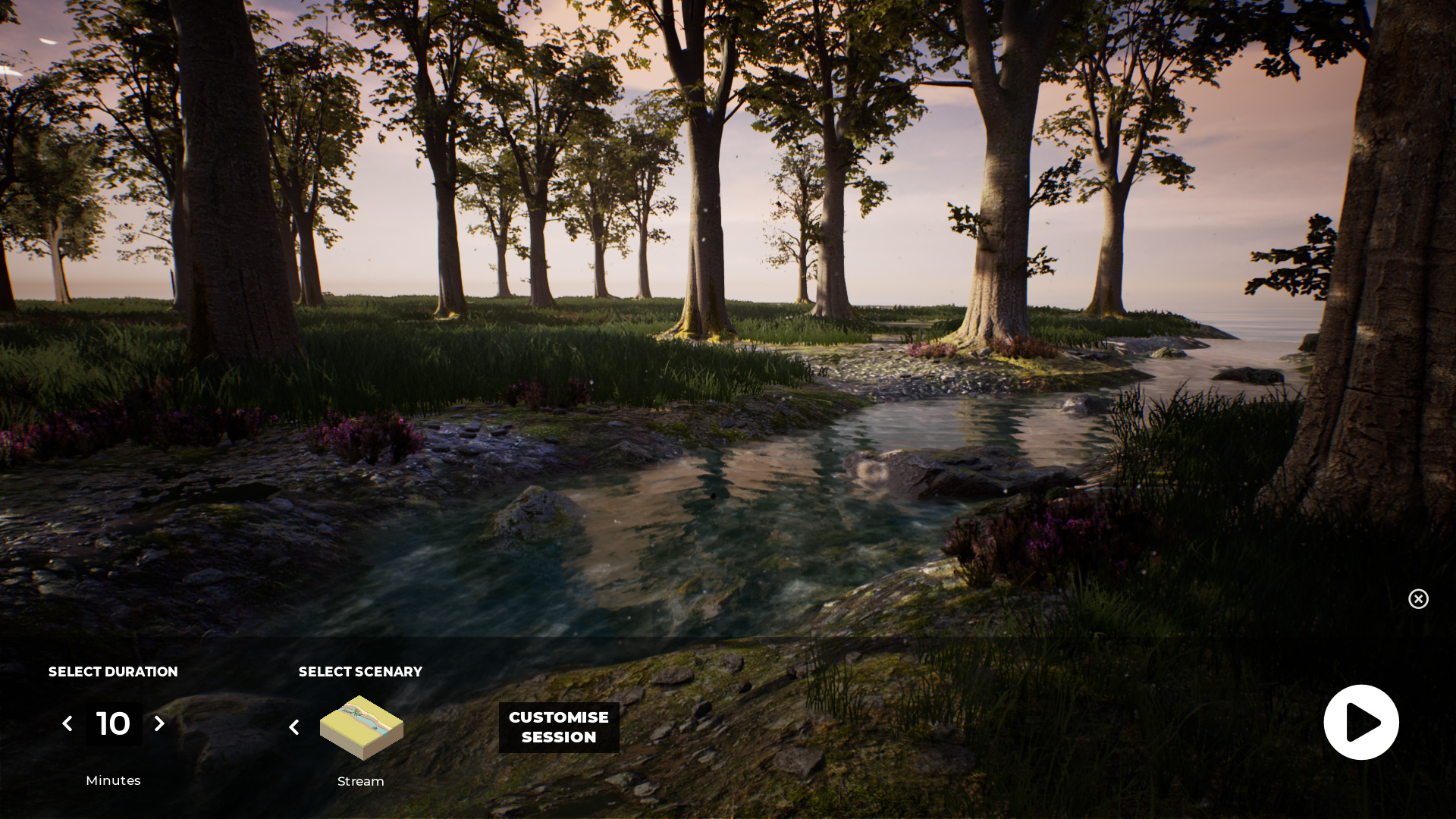Click the Stream label below the scenery thumbnail
1456x819 pixels.
click(360, 781)
